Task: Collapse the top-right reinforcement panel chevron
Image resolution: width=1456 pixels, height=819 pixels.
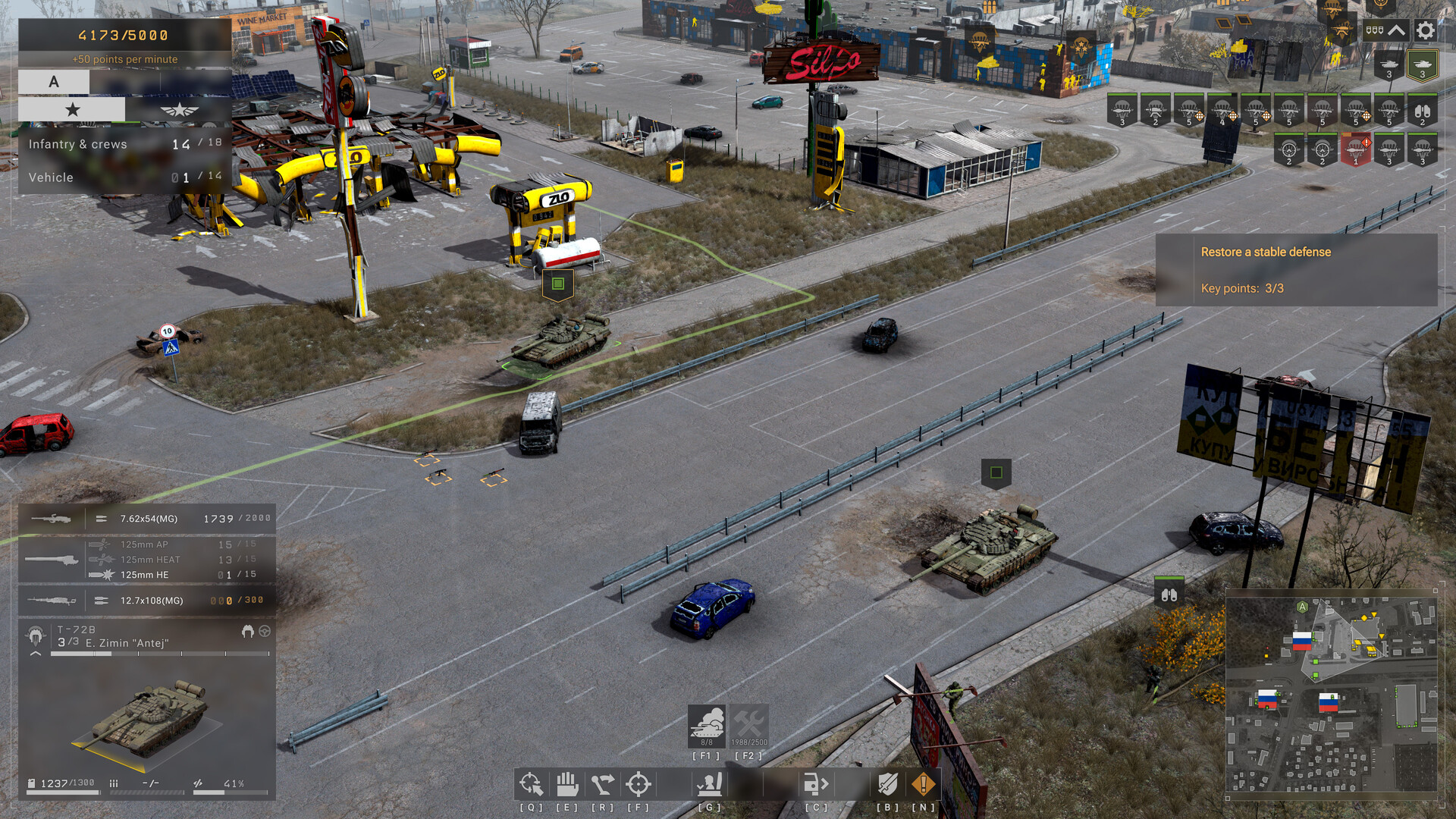Action: pos(1395,30)
